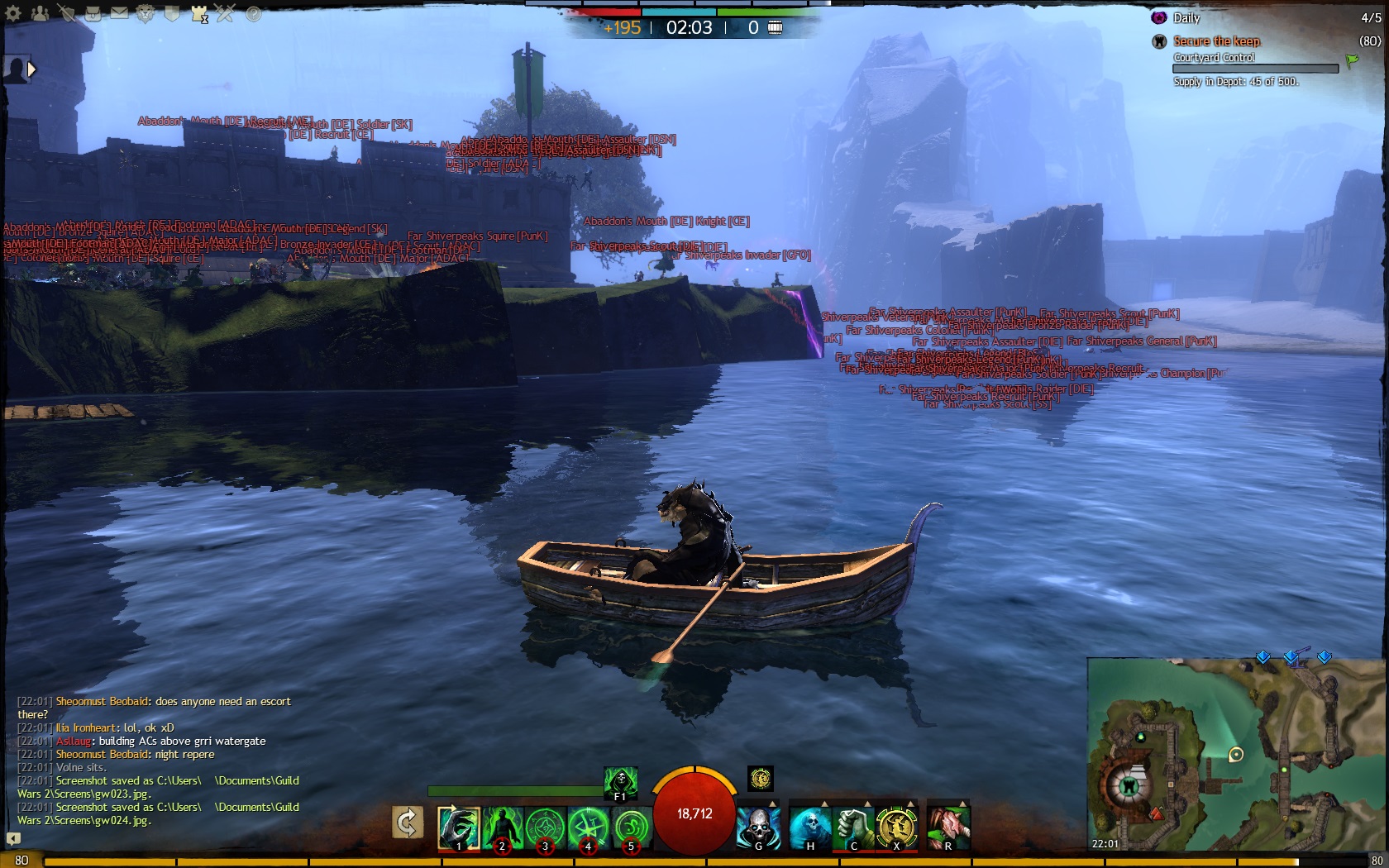Open the contacts and friends panel

pyautogui.click(x=40, y=13)
